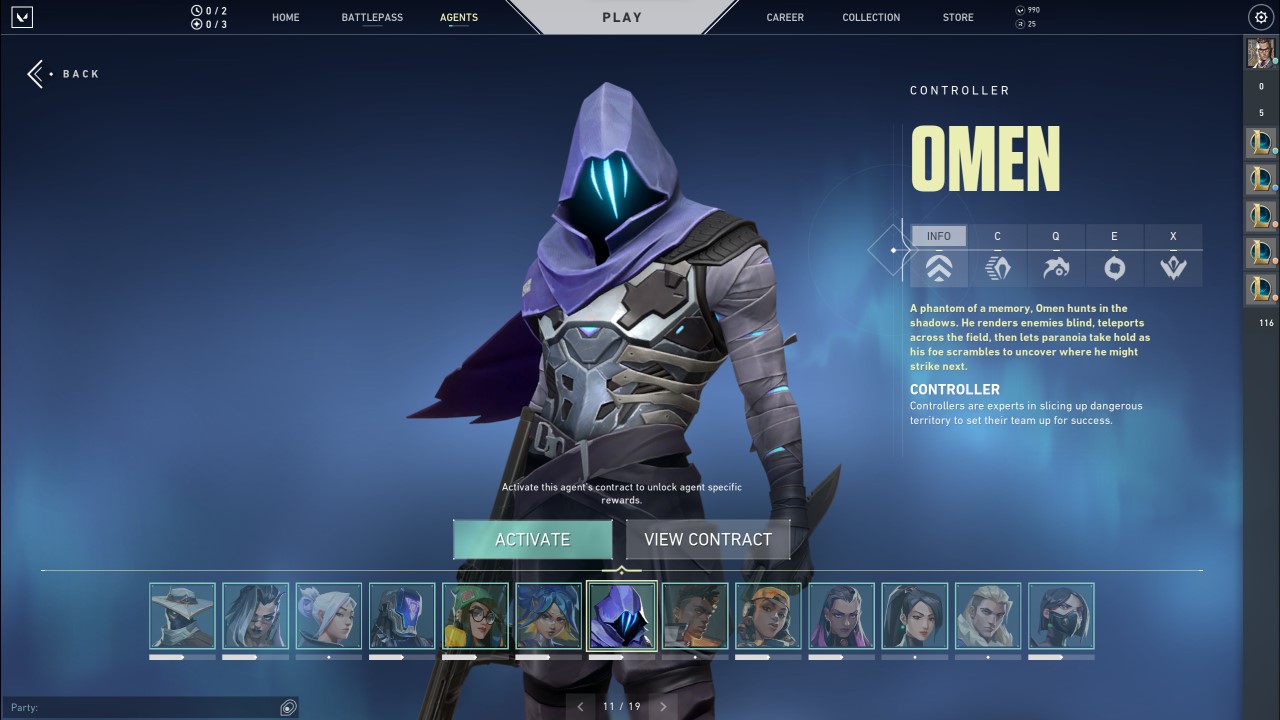Click the right arrow beside 11/19
Image resolution: width=1280 pixels, height=720 pixels.
pyautogui.click(x=663, y=706)
